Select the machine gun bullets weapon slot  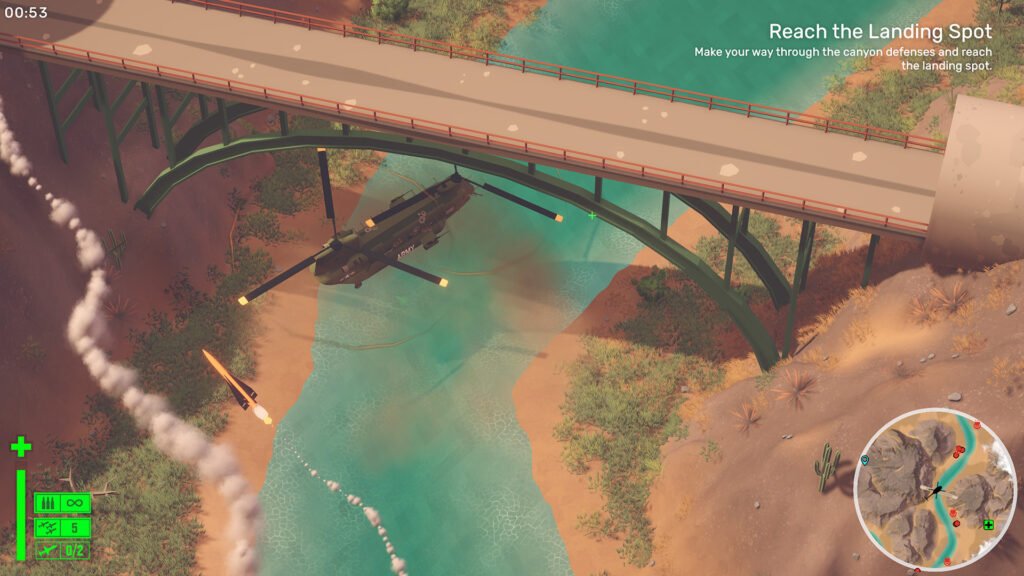[62, 503]
